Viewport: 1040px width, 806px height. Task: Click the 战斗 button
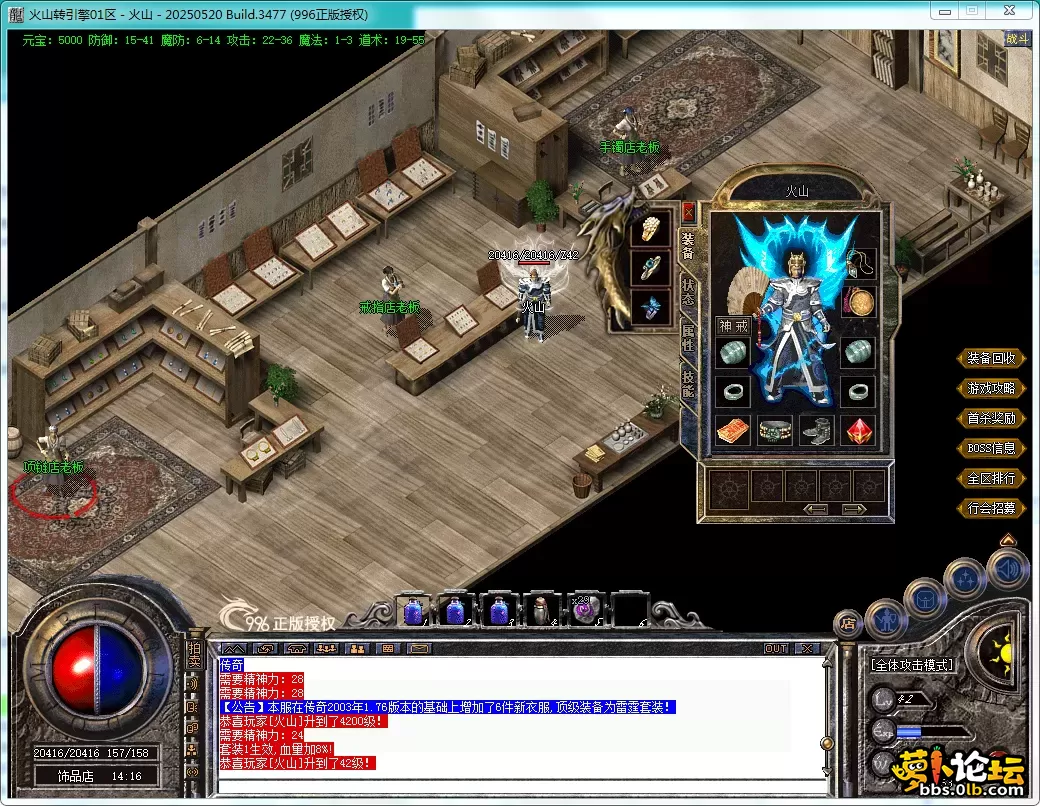[x=1017, y=39]
